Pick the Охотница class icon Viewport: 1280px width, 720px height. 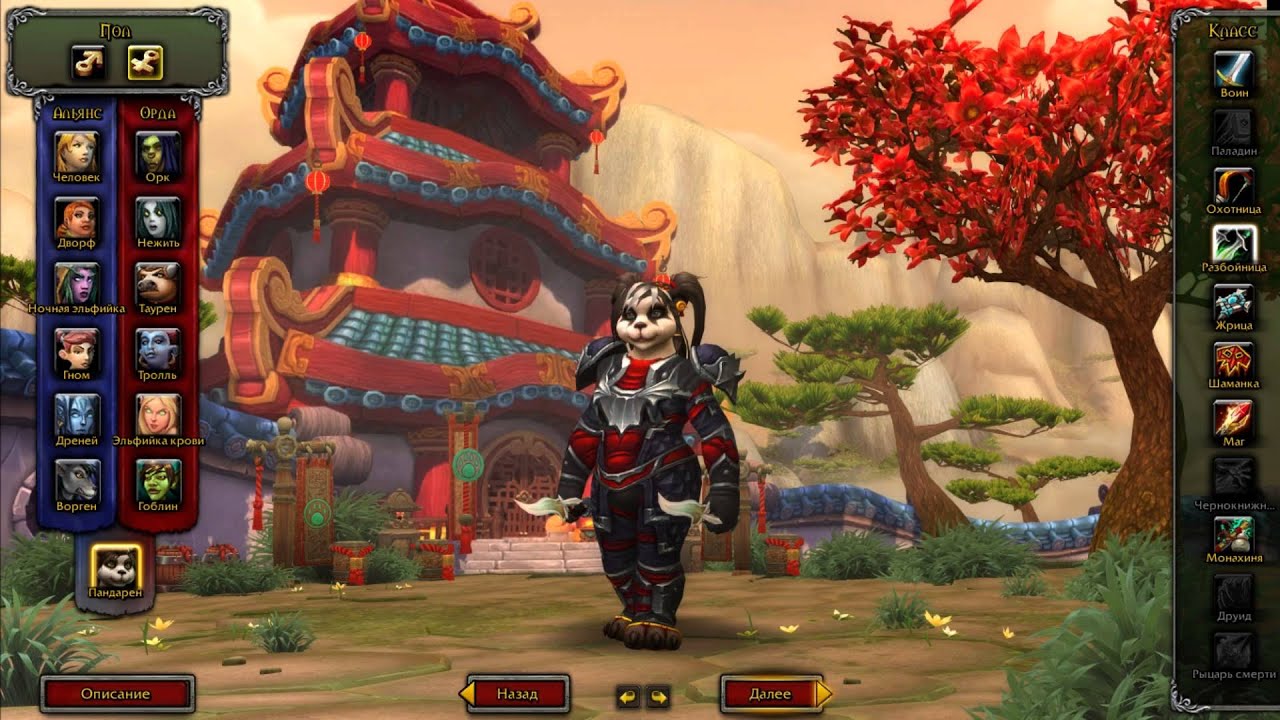click(1234, 186)
